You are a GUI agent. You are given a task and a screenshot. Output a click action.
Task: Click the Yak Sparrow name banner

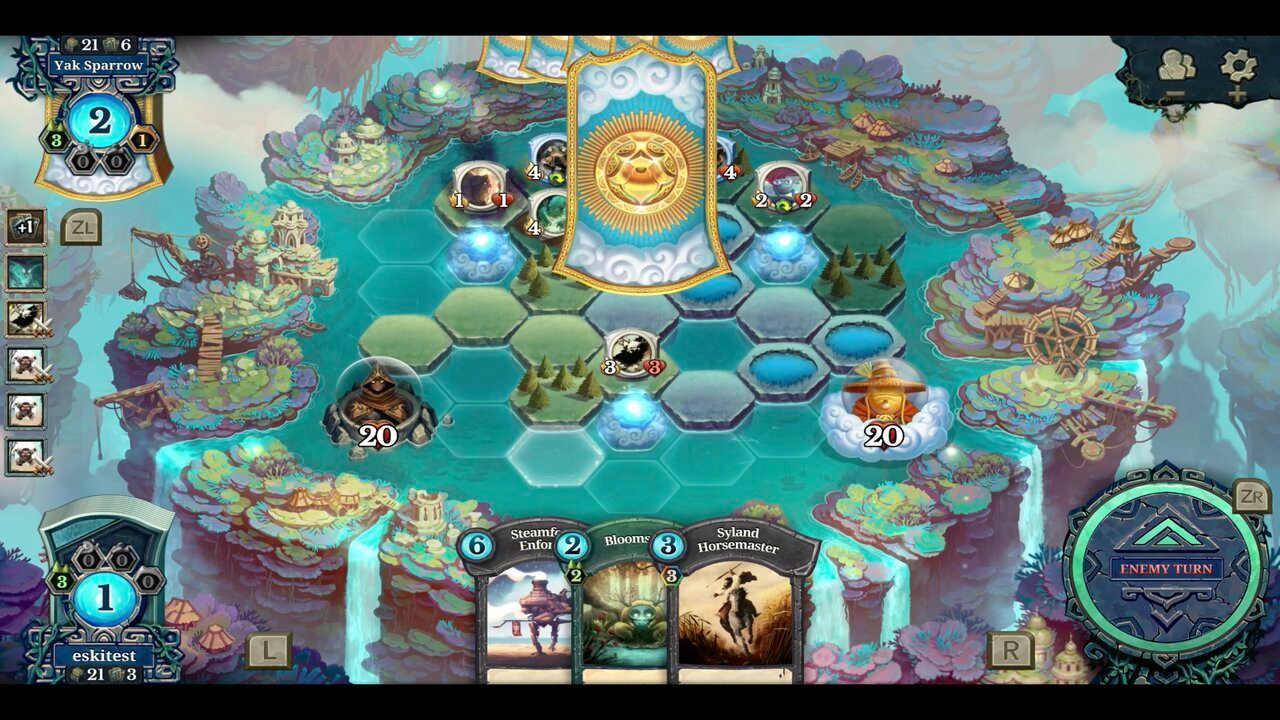(98, 62)
